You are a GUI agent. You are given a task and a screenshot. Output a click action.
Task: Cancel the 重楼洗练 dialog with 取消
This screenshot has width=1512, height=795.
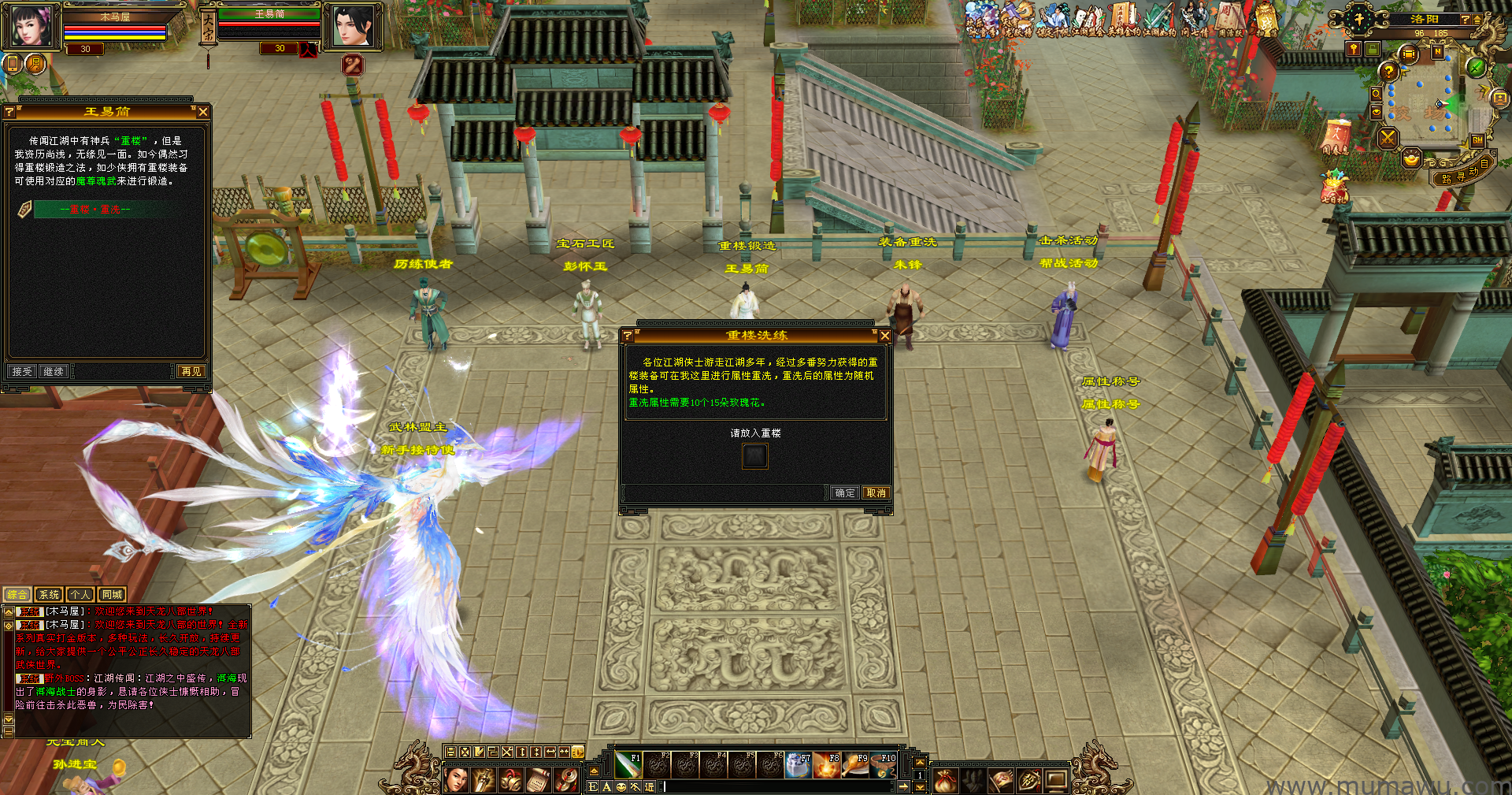pyautogui.click(x=876, y=492)
